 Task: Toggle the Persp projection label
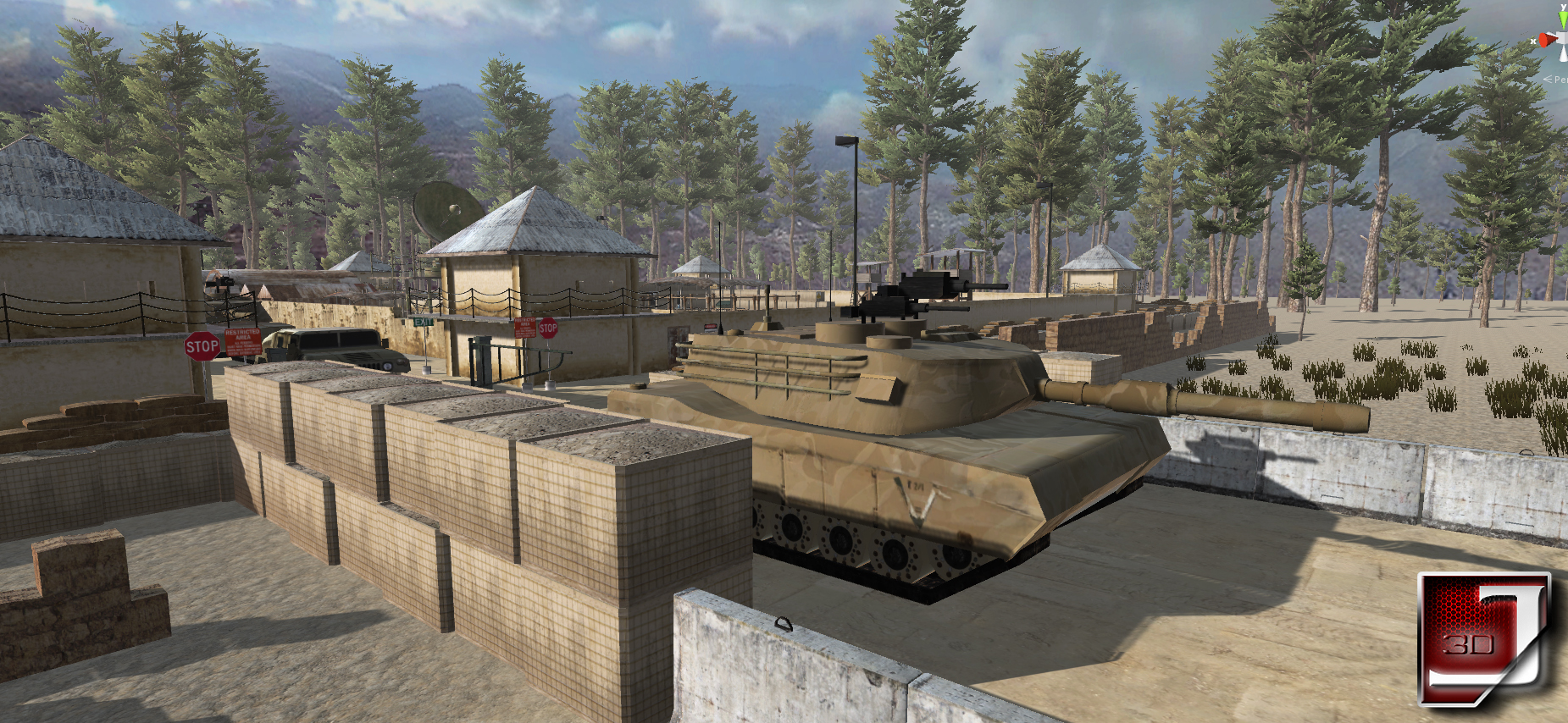[x=1557, y=79]
